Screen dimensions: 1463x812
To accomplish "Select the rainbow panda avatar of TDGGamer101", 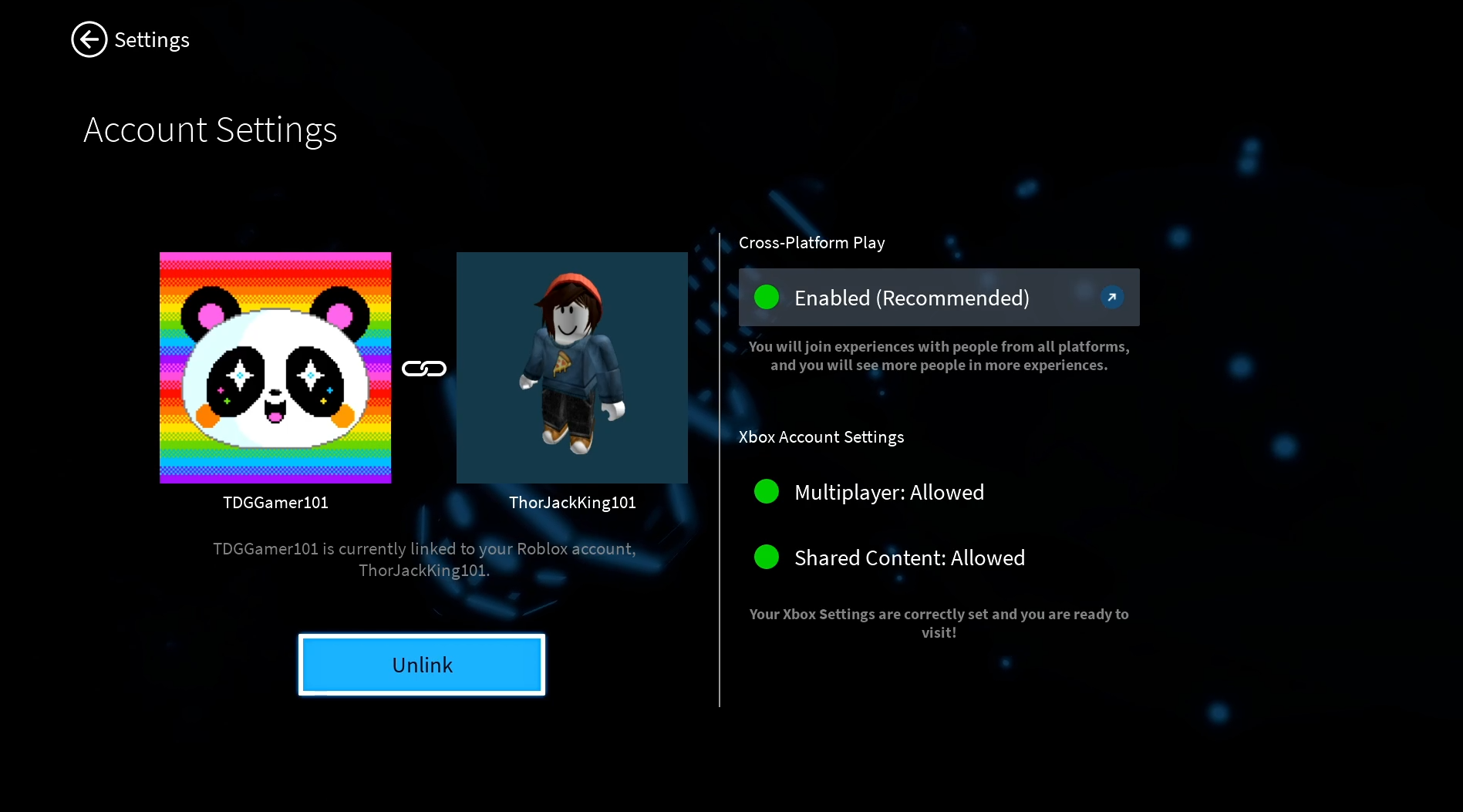I will coord(275,368).
